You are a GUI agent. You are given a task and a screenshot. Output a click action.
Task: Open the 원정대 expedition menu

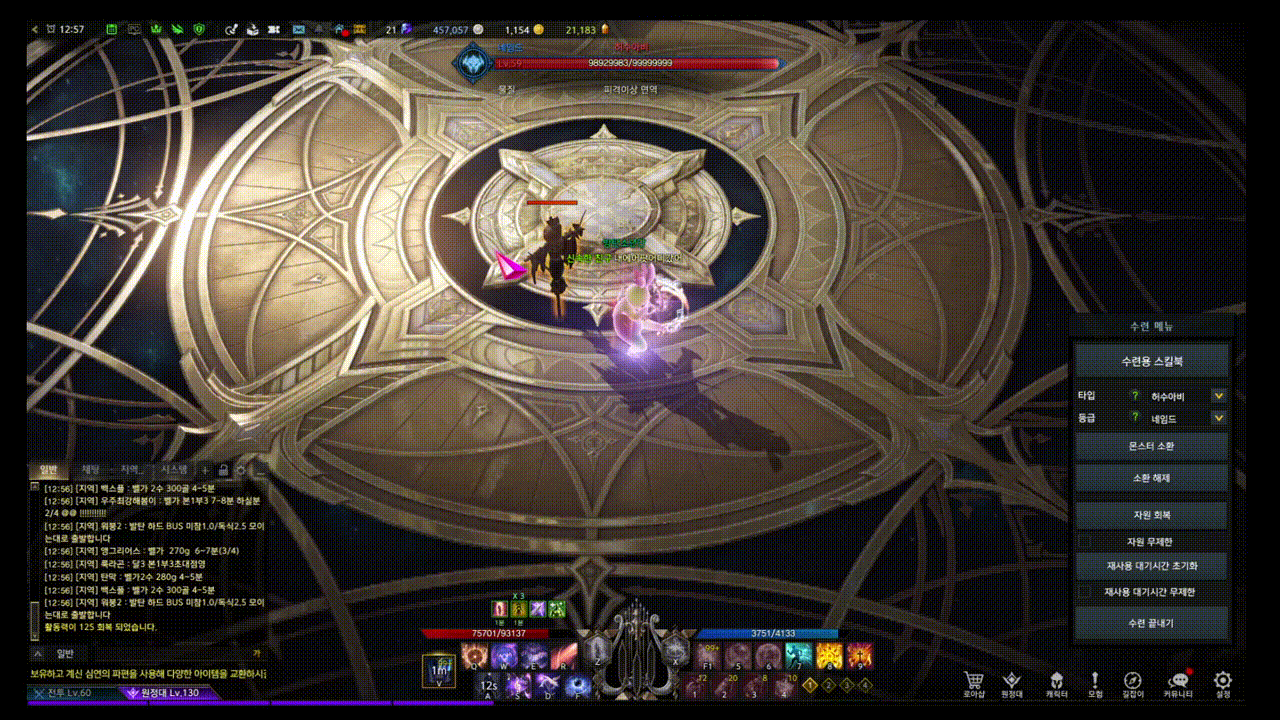1012,682
